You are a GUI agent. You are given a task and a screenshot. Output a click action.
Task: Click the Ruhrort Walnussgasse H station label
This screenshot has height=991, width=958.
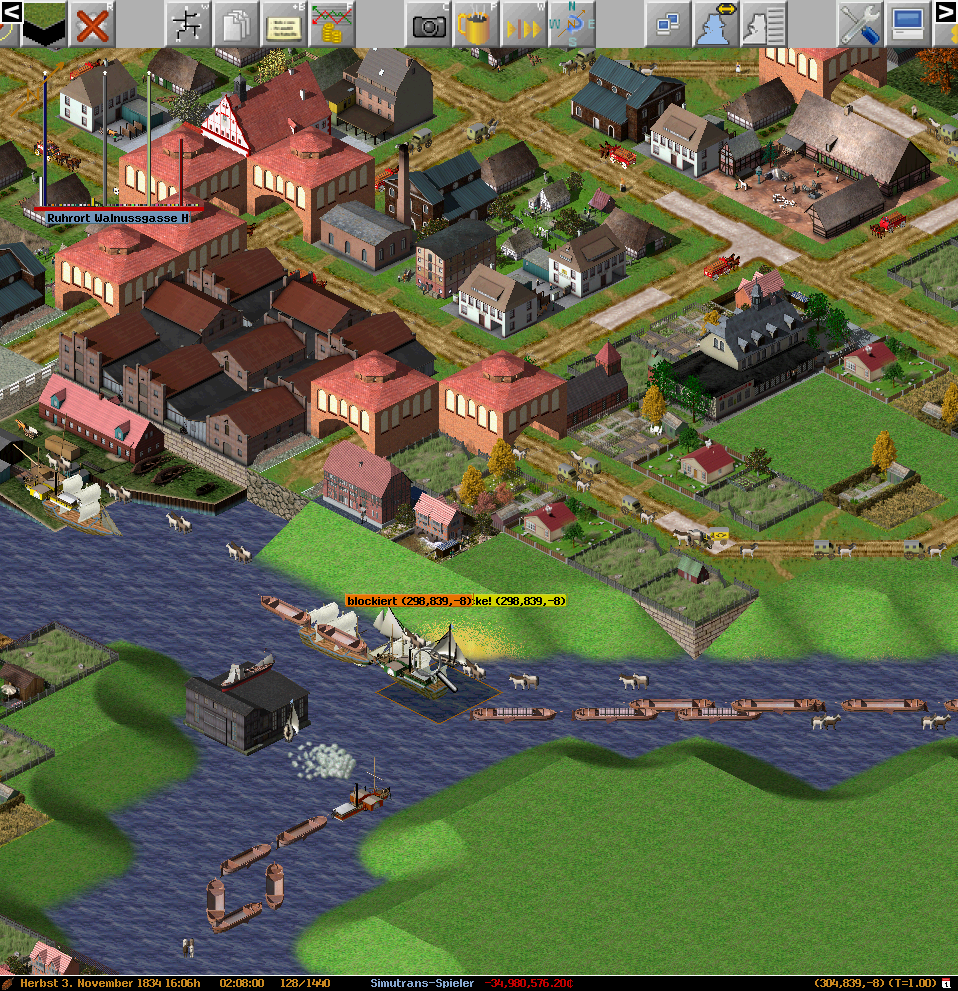[118, 217]
